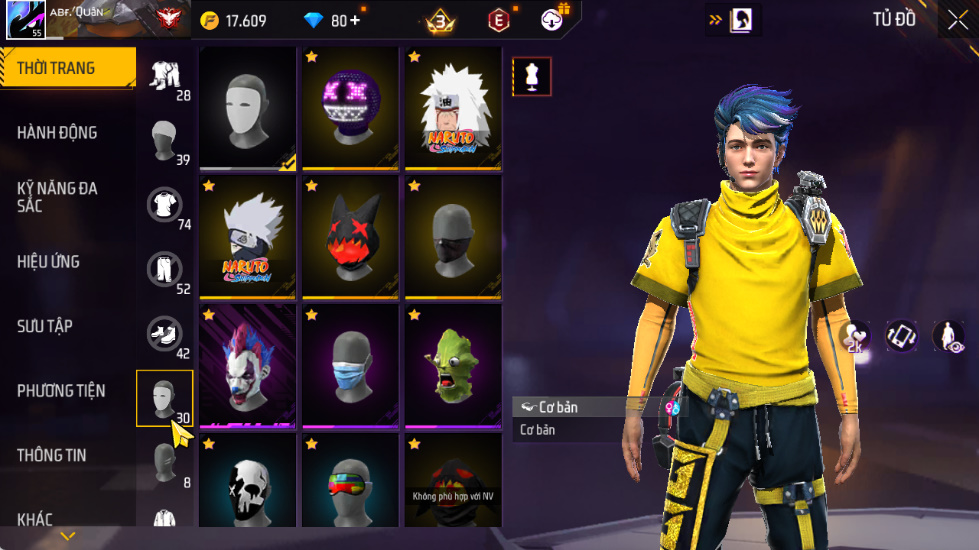Screen dimensions: 979x550
Task: Equip the Kakashi silver hair mask
Action: [x=247, y=237]
